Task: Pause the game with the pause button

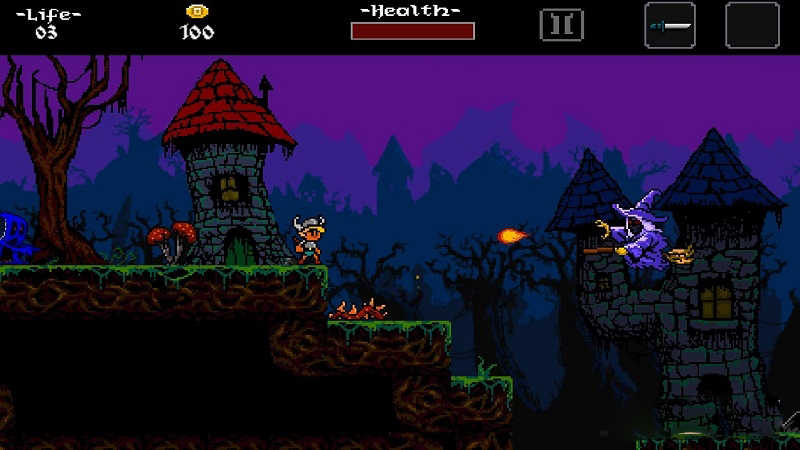Action: 561,25
